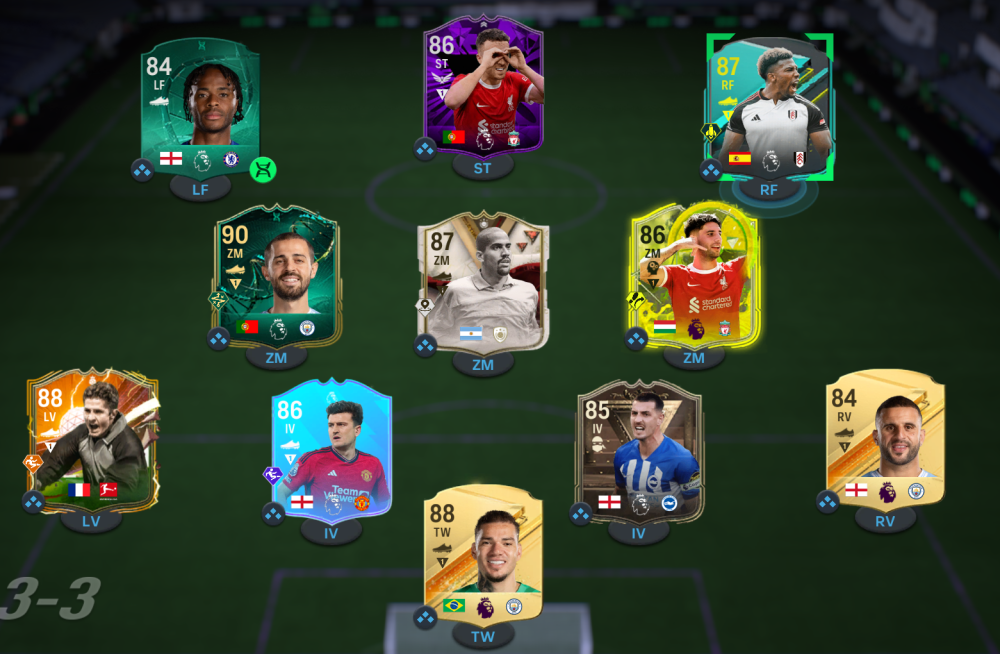Choose the 86-rated ST Liverpool striker card
The width and height of the screenshot is (1000, 654).
click(483, 90)
